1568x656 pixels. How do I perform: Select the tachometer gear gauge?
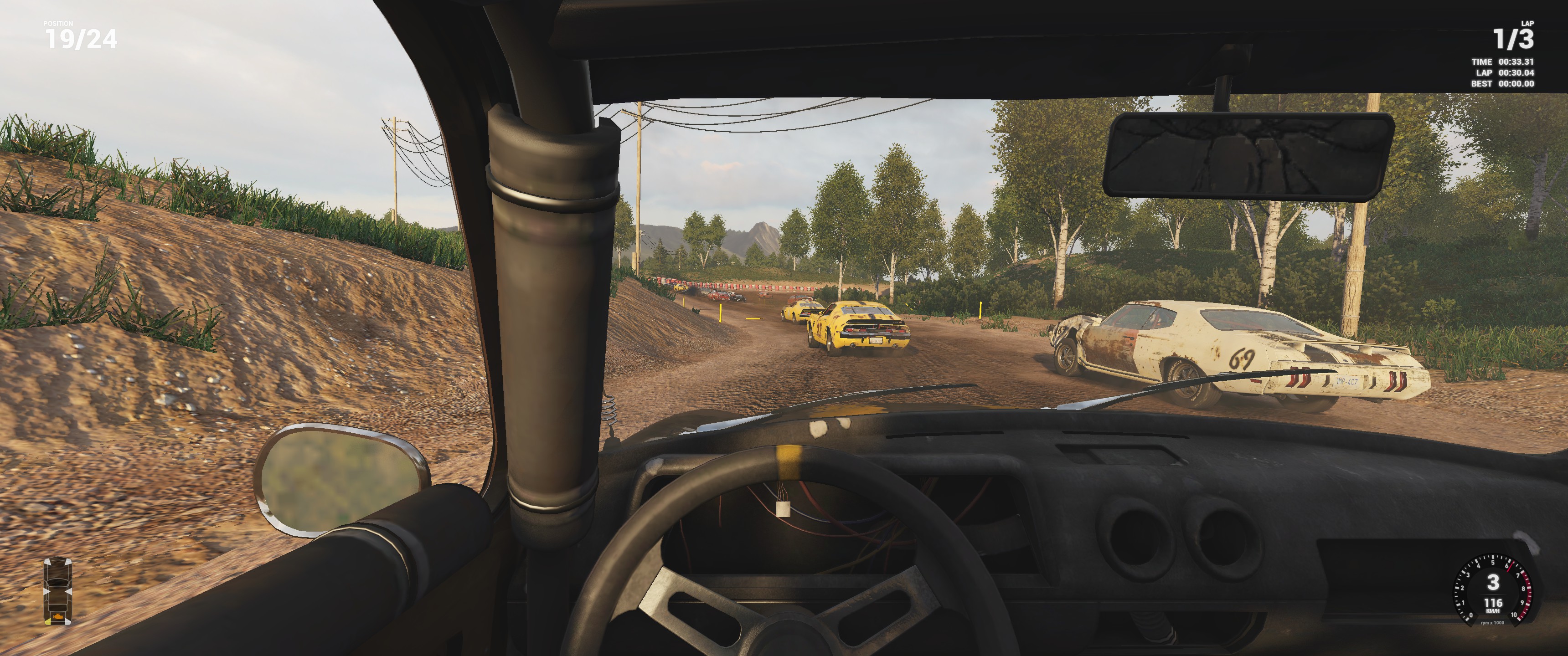[1492, 589]
